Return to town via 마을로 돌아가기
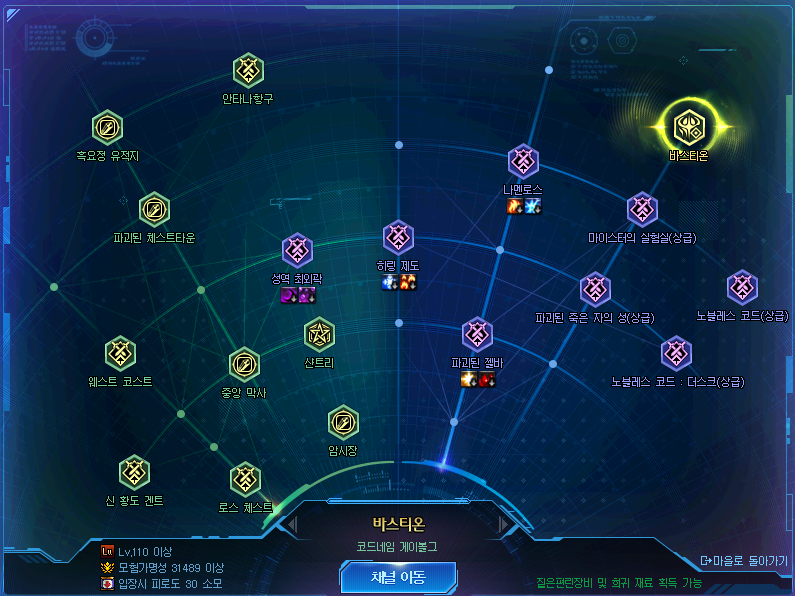 tap(744, 561)
